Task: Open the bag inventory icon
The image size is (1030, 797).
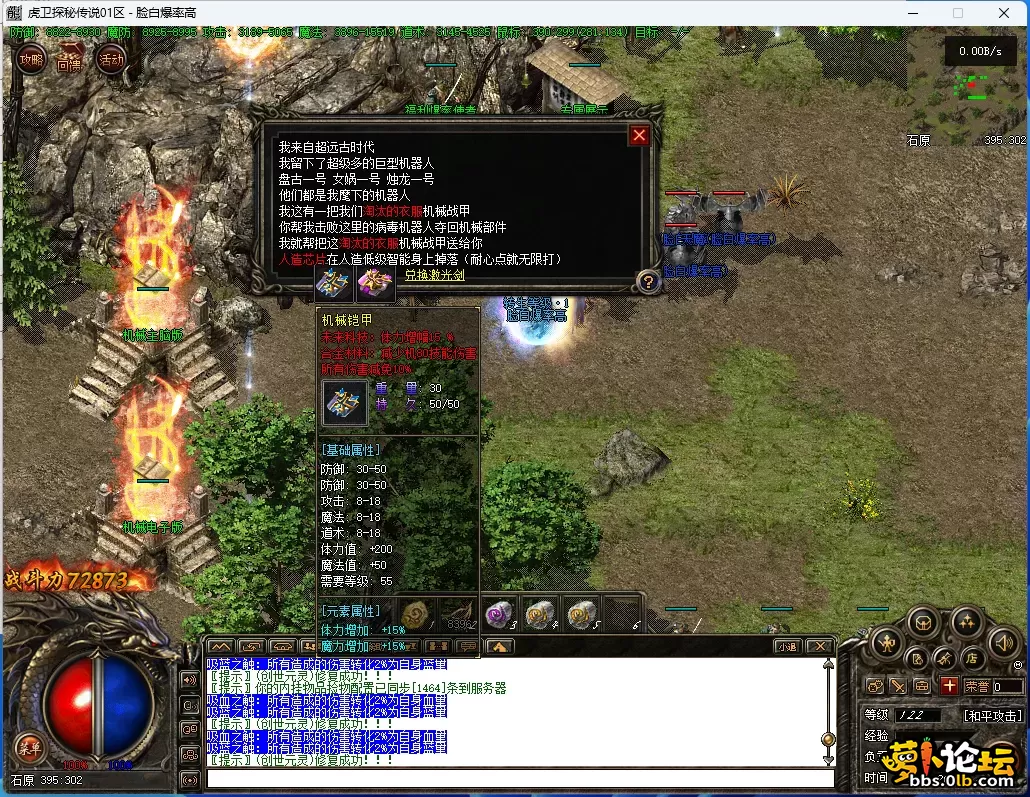Action: coord(923,622)
